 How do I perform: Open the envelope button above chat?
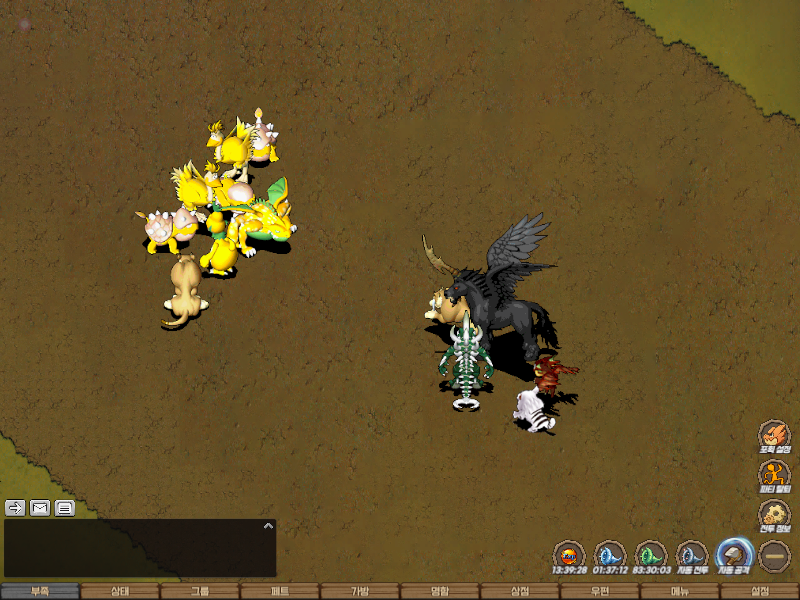click(x=40, y=507)
